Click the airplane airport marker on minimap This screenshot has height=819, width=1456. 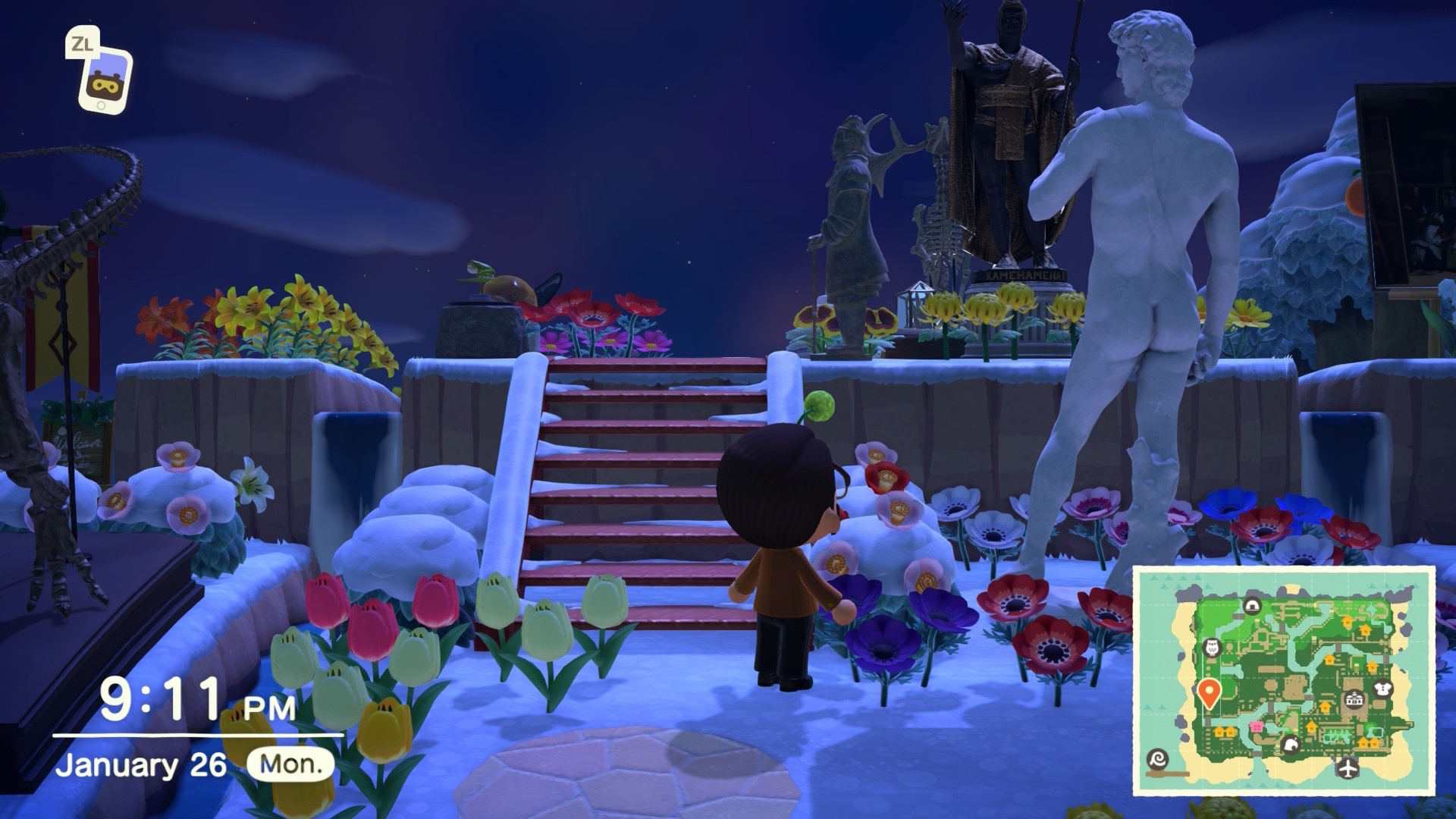[1348, 767]
